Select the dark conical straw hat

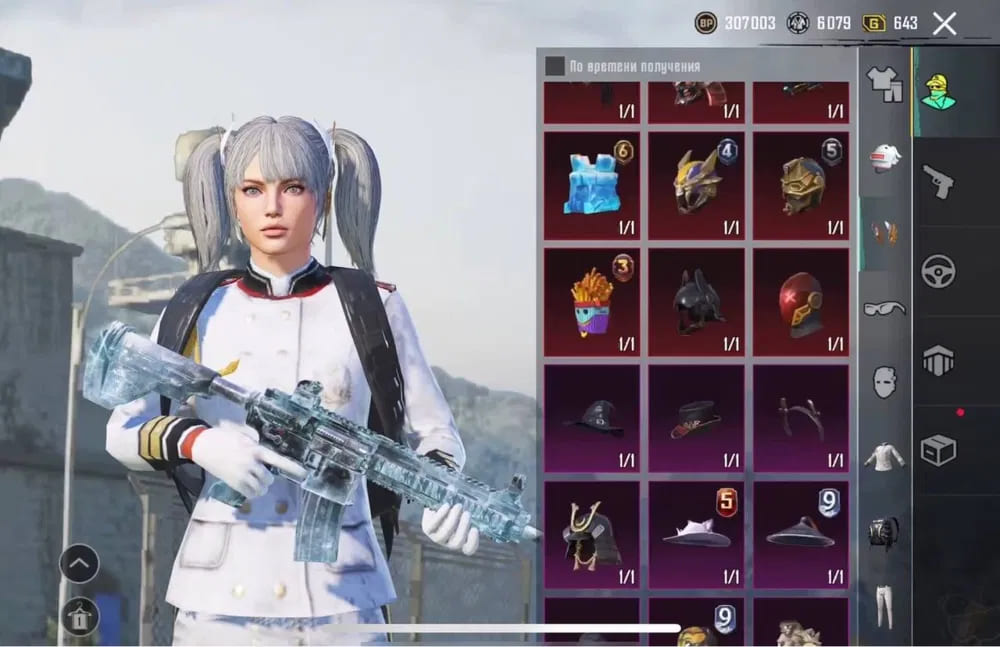point(800,534)
